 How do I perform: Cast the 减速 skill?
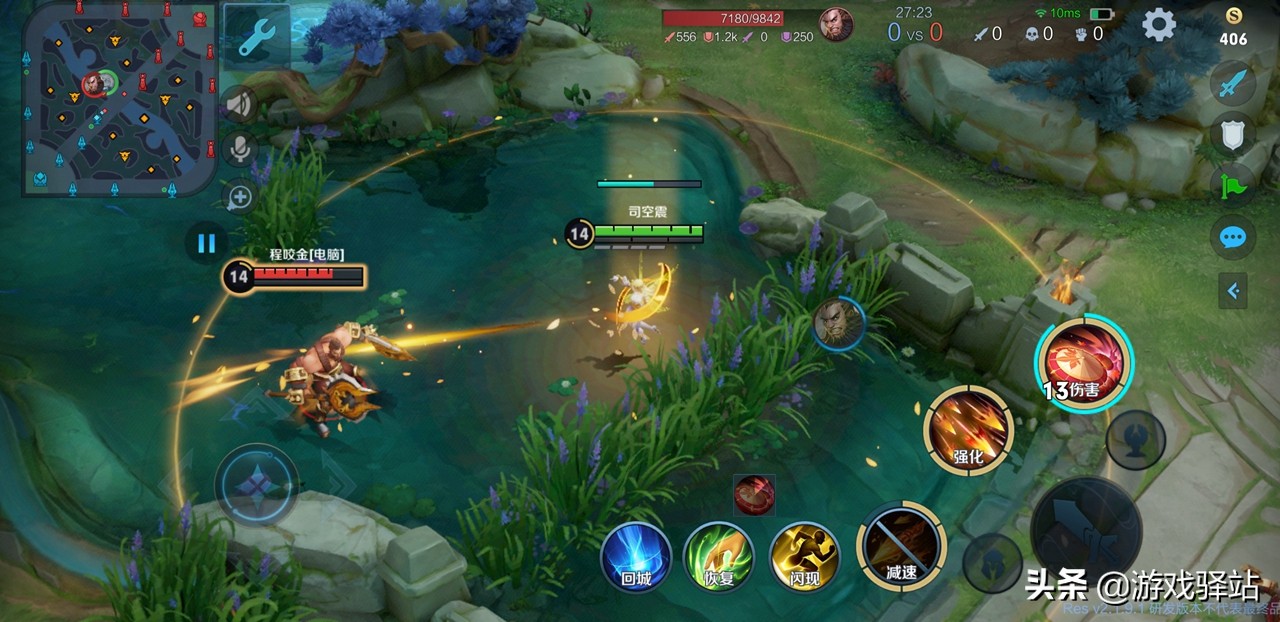pos(901,546)
